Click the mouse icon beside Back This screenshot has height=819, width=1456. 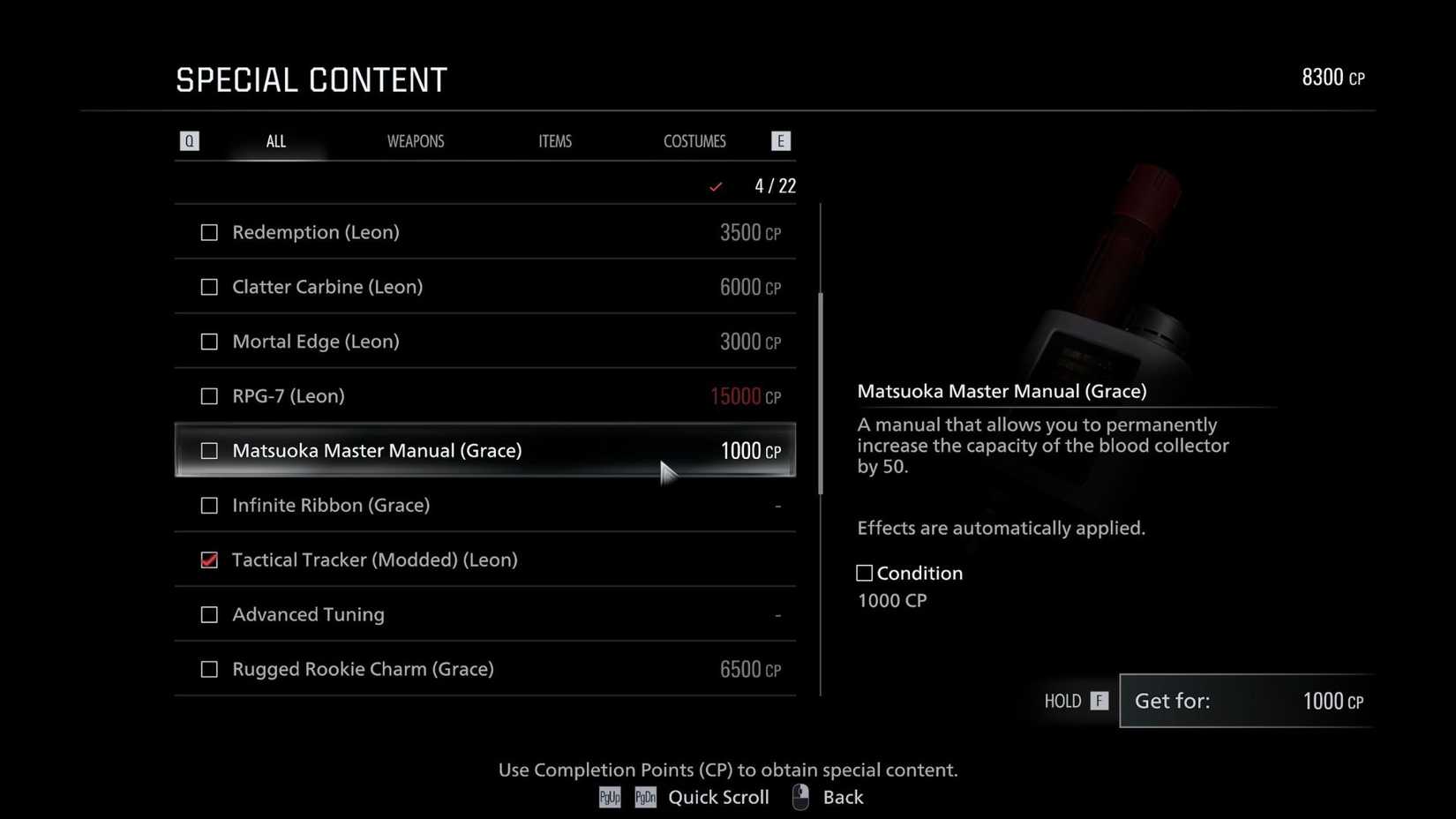pyautogui.click(x=800, y=796)
